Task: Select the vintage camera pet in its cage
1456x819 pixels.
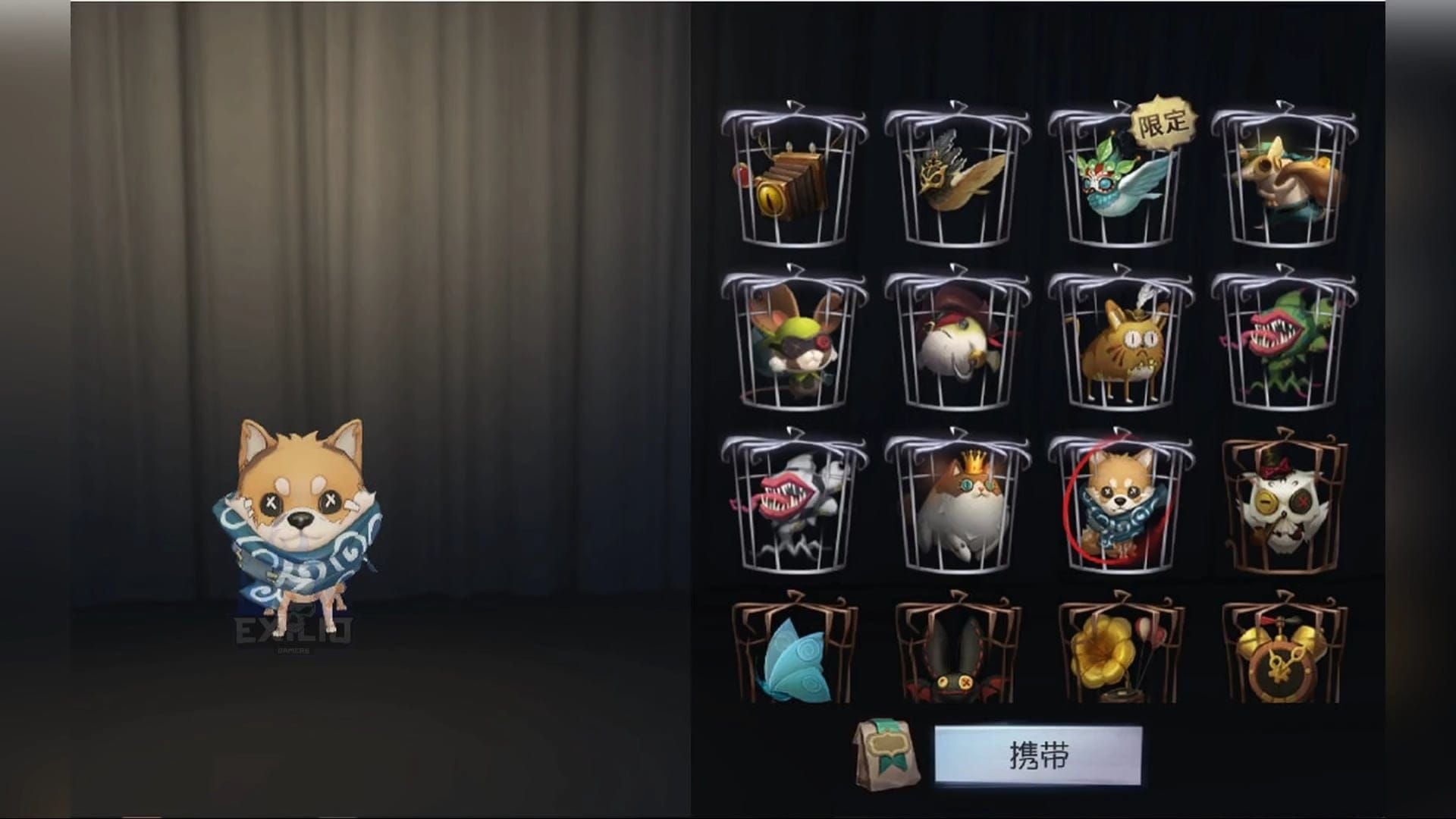Action: point(791,178)
